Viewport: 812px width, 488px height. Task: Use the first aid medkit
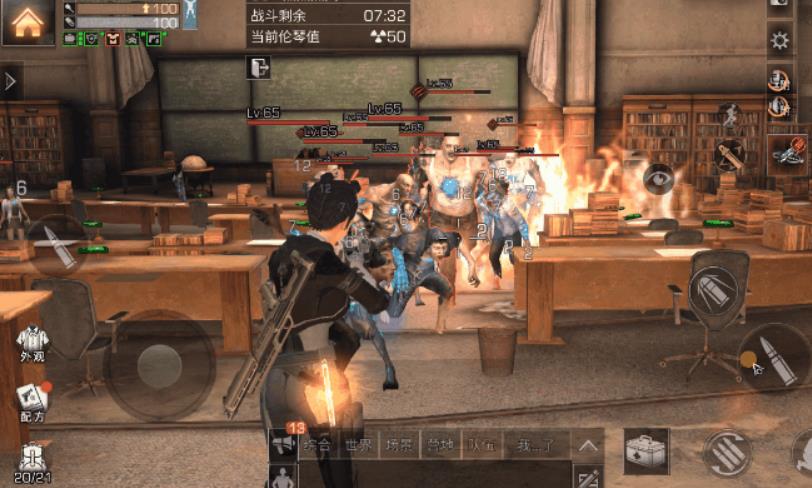[647, 453]
